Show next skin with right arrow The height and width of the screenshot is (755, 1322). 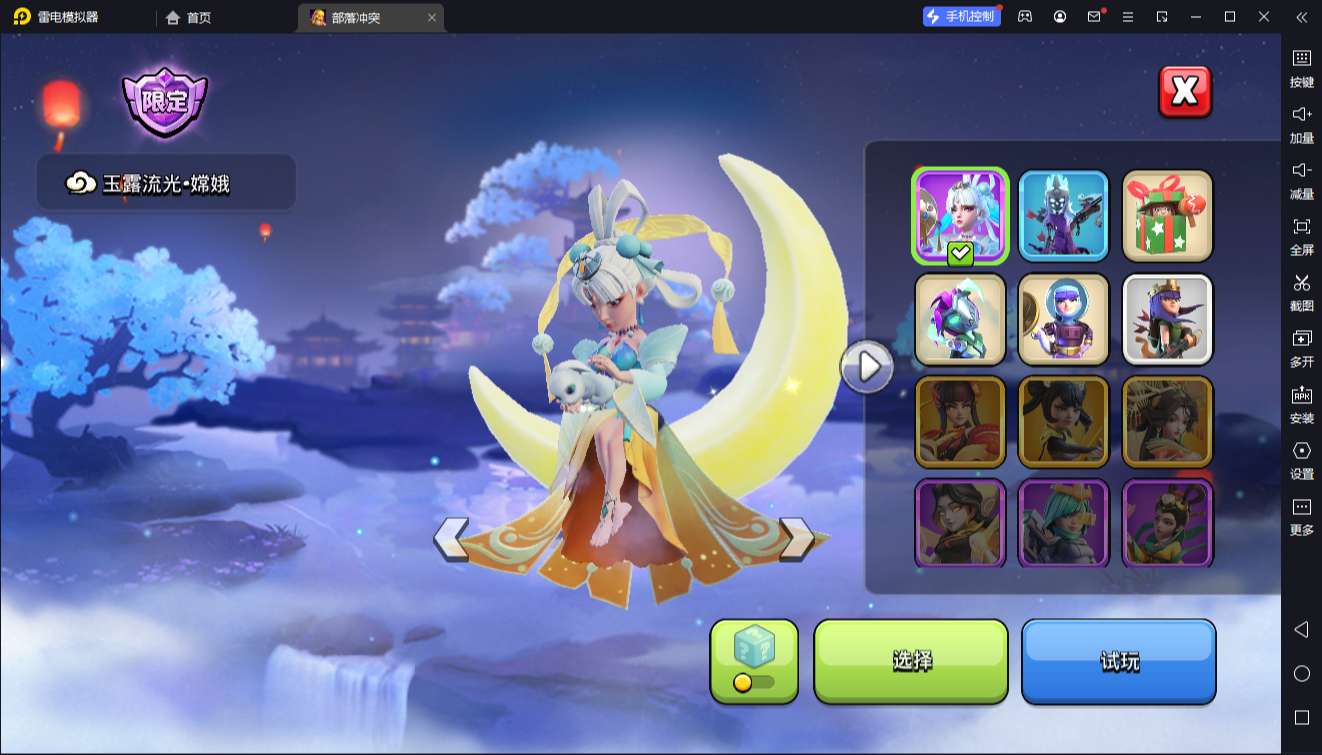pyautogui.click(x=797, y=539)
